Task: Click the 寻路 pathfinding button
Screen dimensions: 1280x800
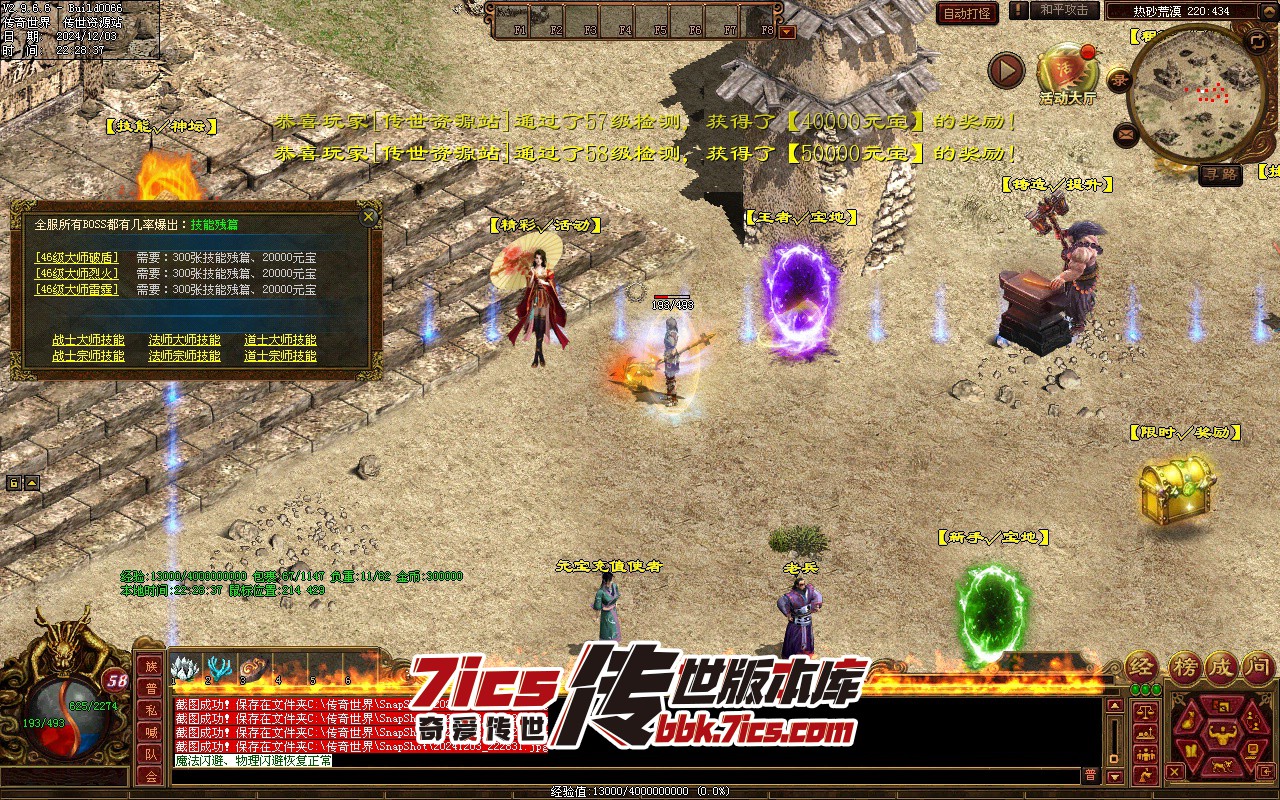Action: 1220,174
